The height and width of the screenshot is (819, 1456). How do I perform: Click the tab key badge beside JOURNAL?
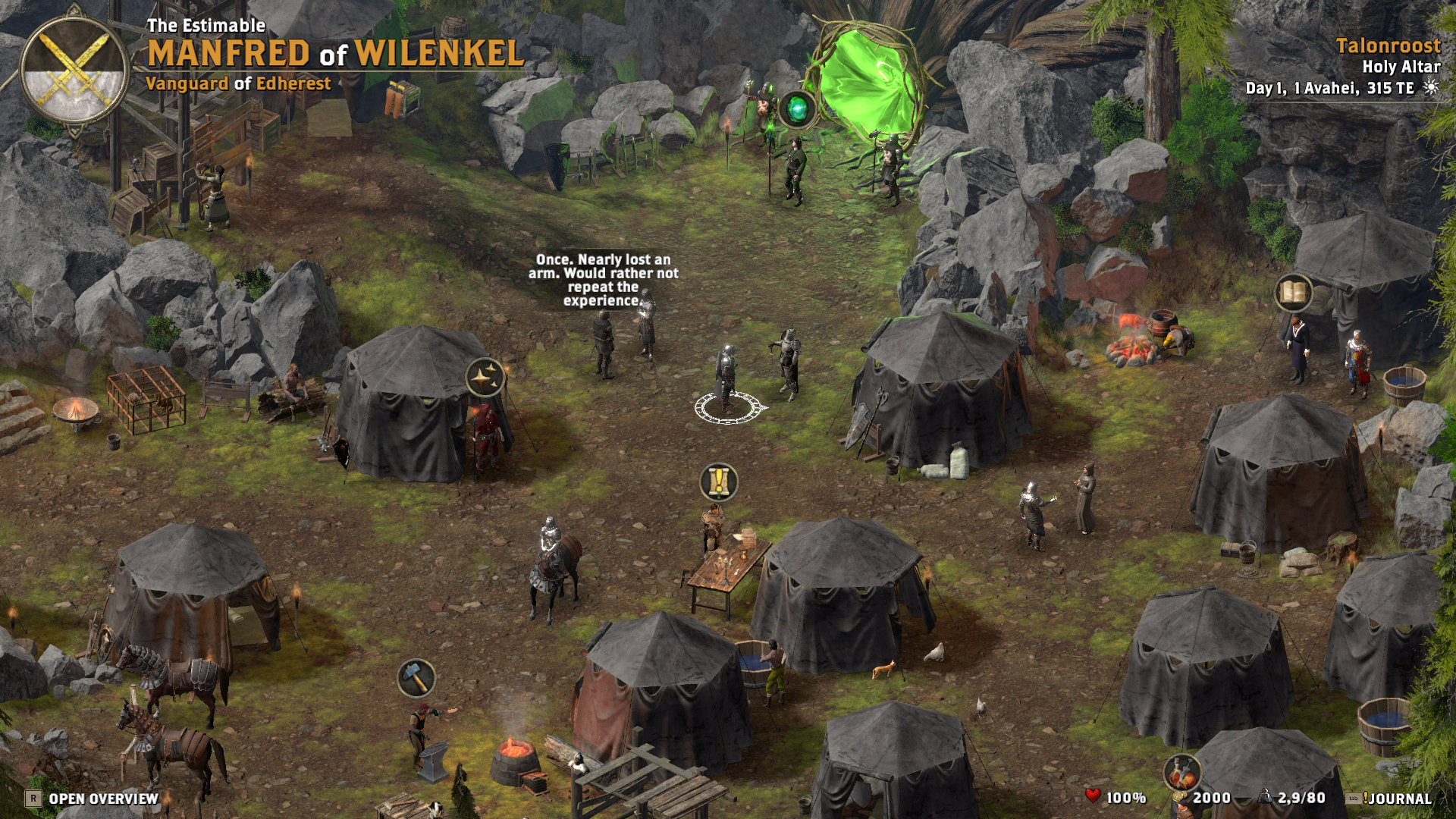coord(1355,797)
